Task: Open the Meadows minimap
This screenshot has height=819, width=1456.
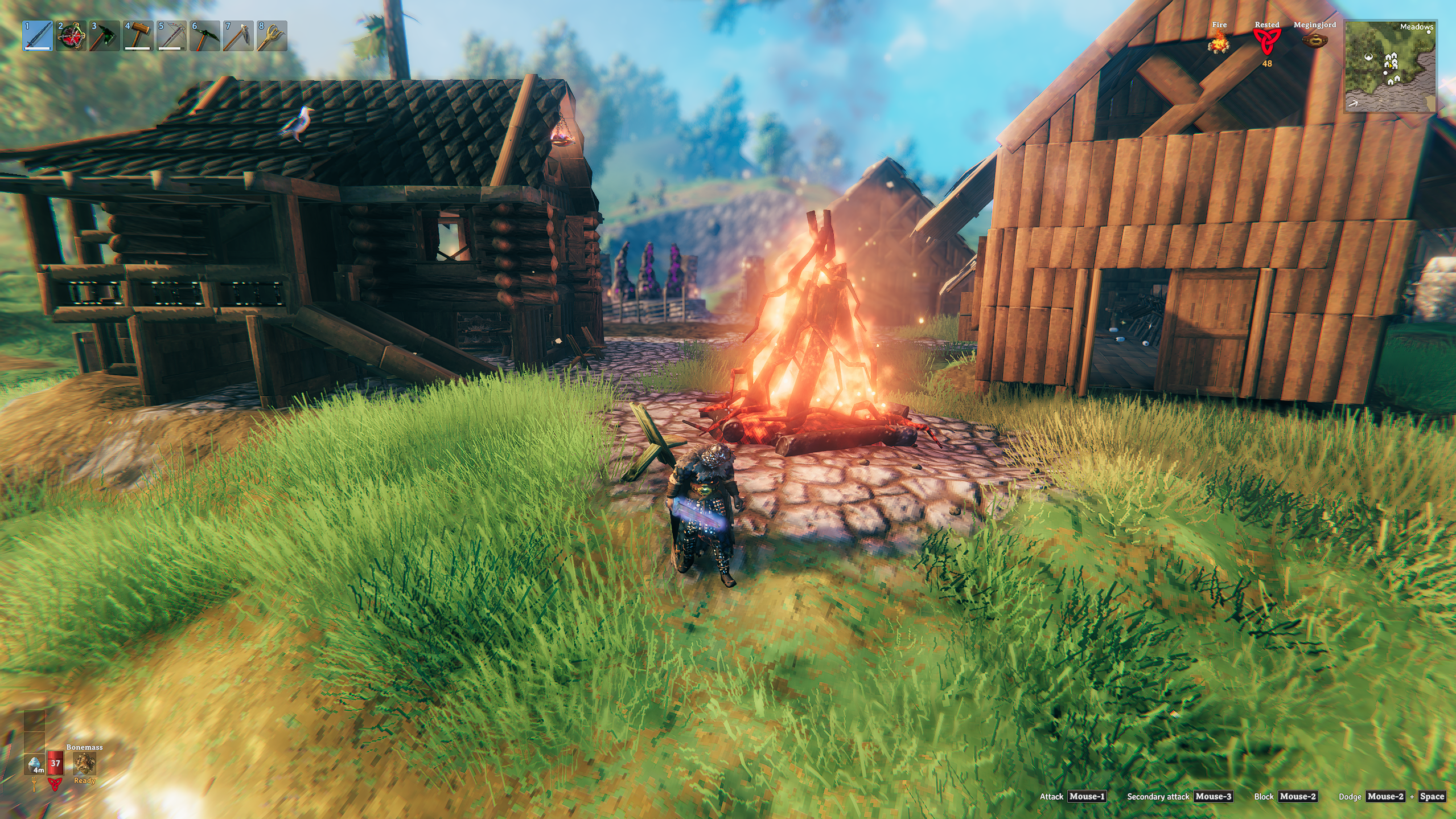Action: coord(1389,66)
